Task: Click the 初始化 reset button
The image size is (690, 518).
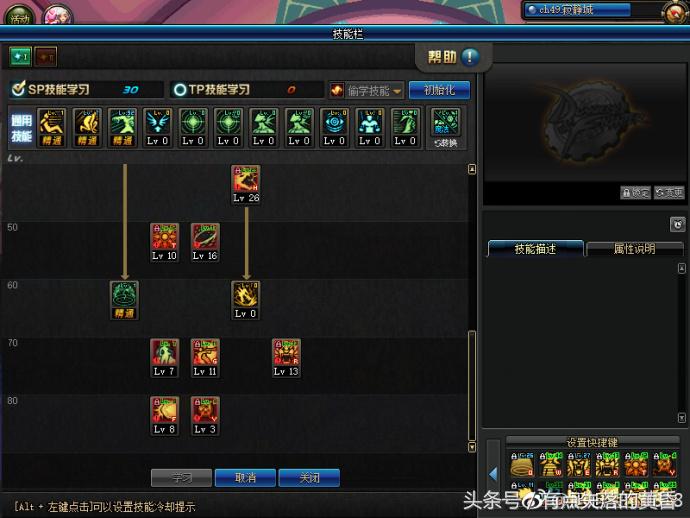Action: pos(439,90)
